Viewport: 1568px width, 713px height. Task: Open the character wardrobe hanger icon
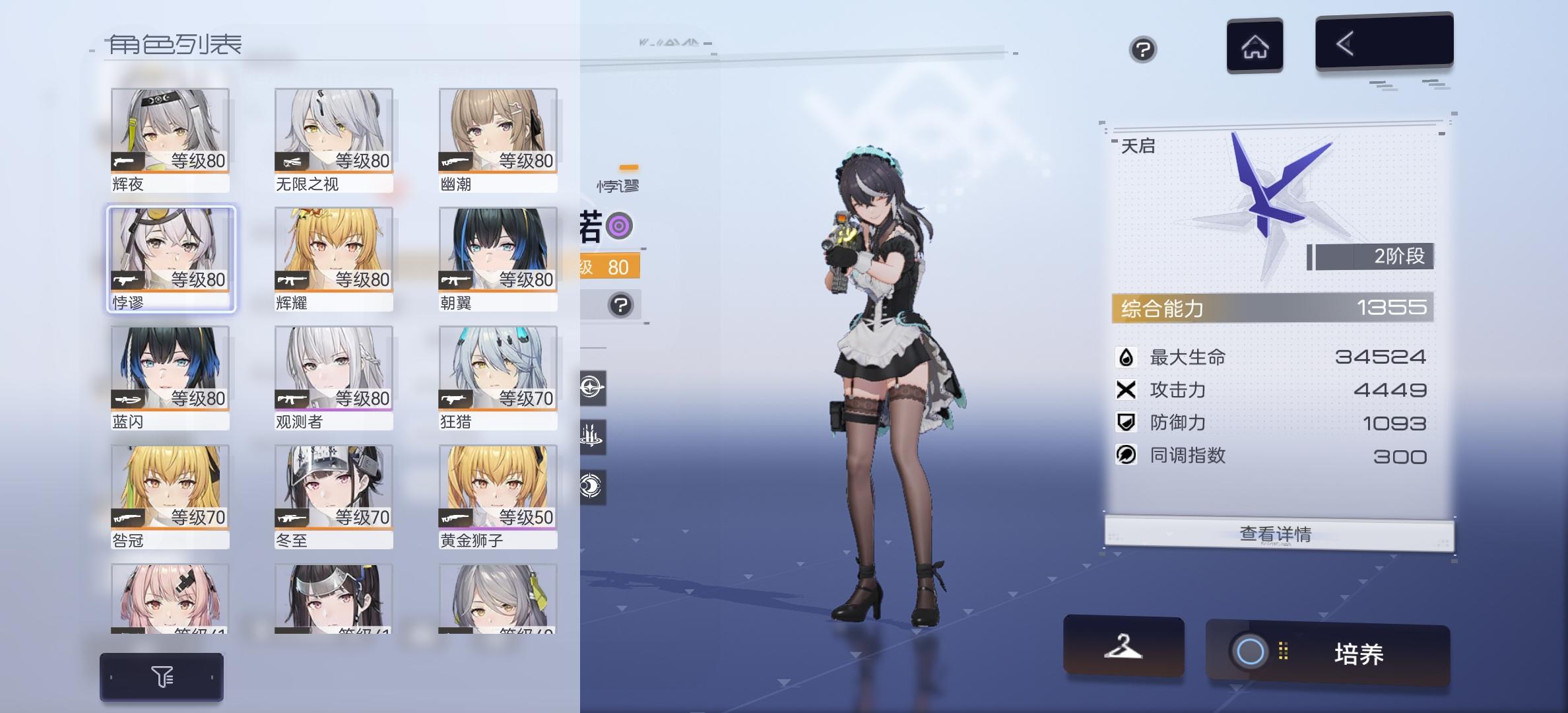(x=1124, y=649)
